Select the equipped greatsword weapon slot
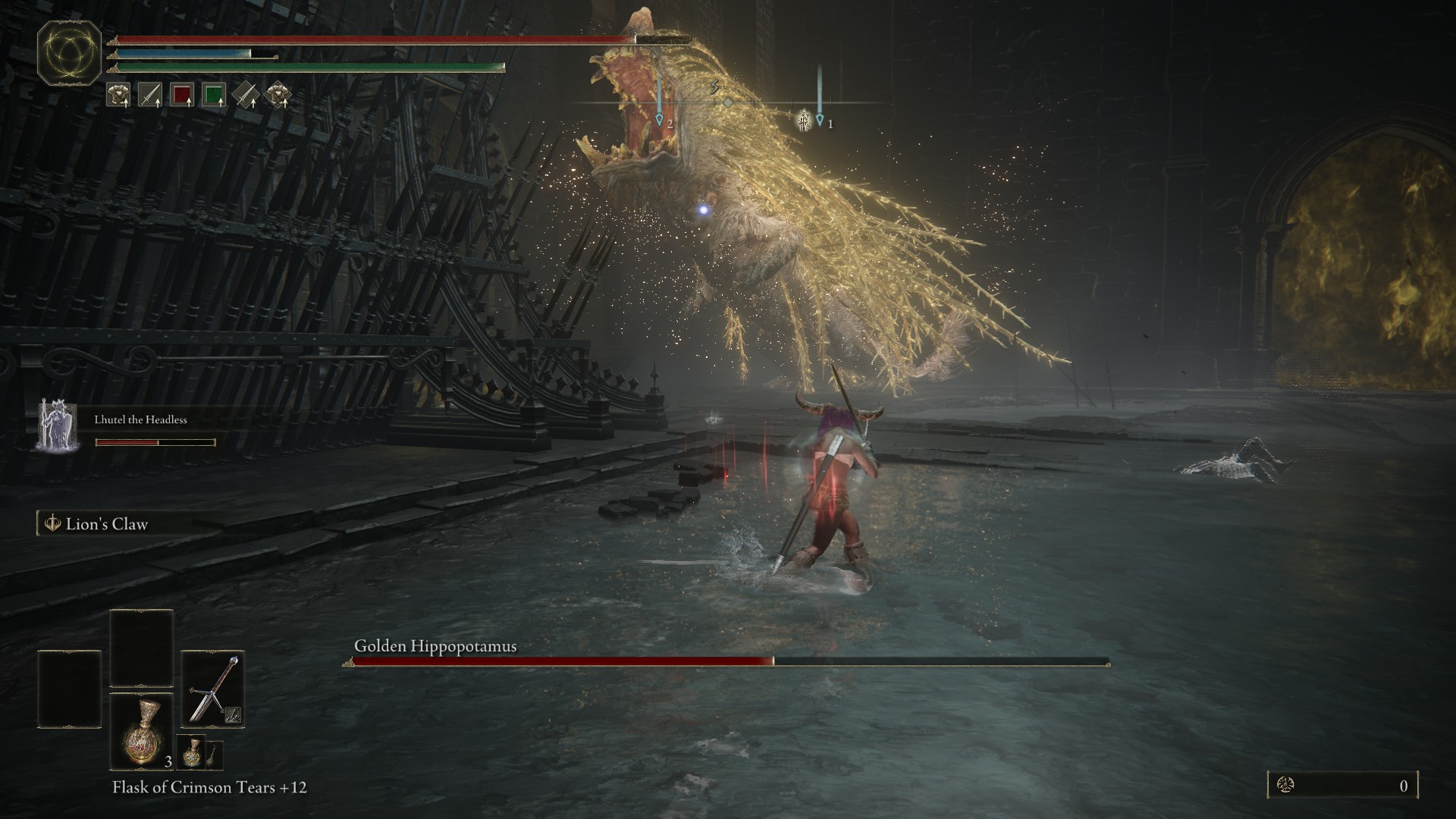The width and height of the screenshot is (1456, 819). click(x=212, y=689)
